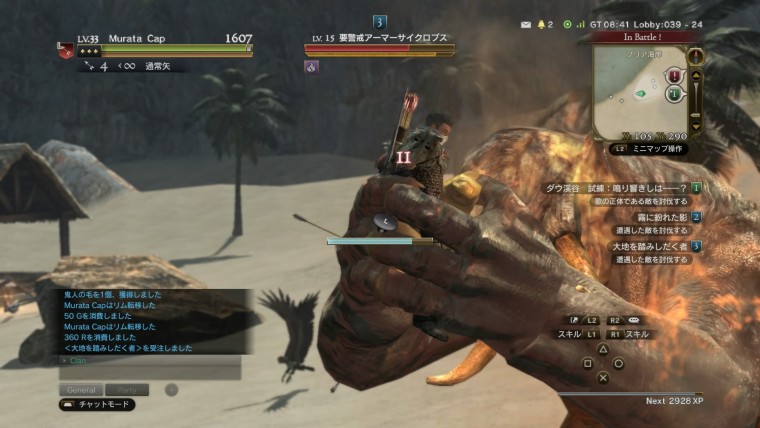
Task: Select the green quest marker beside the minimap
Action: coord(674,94)
